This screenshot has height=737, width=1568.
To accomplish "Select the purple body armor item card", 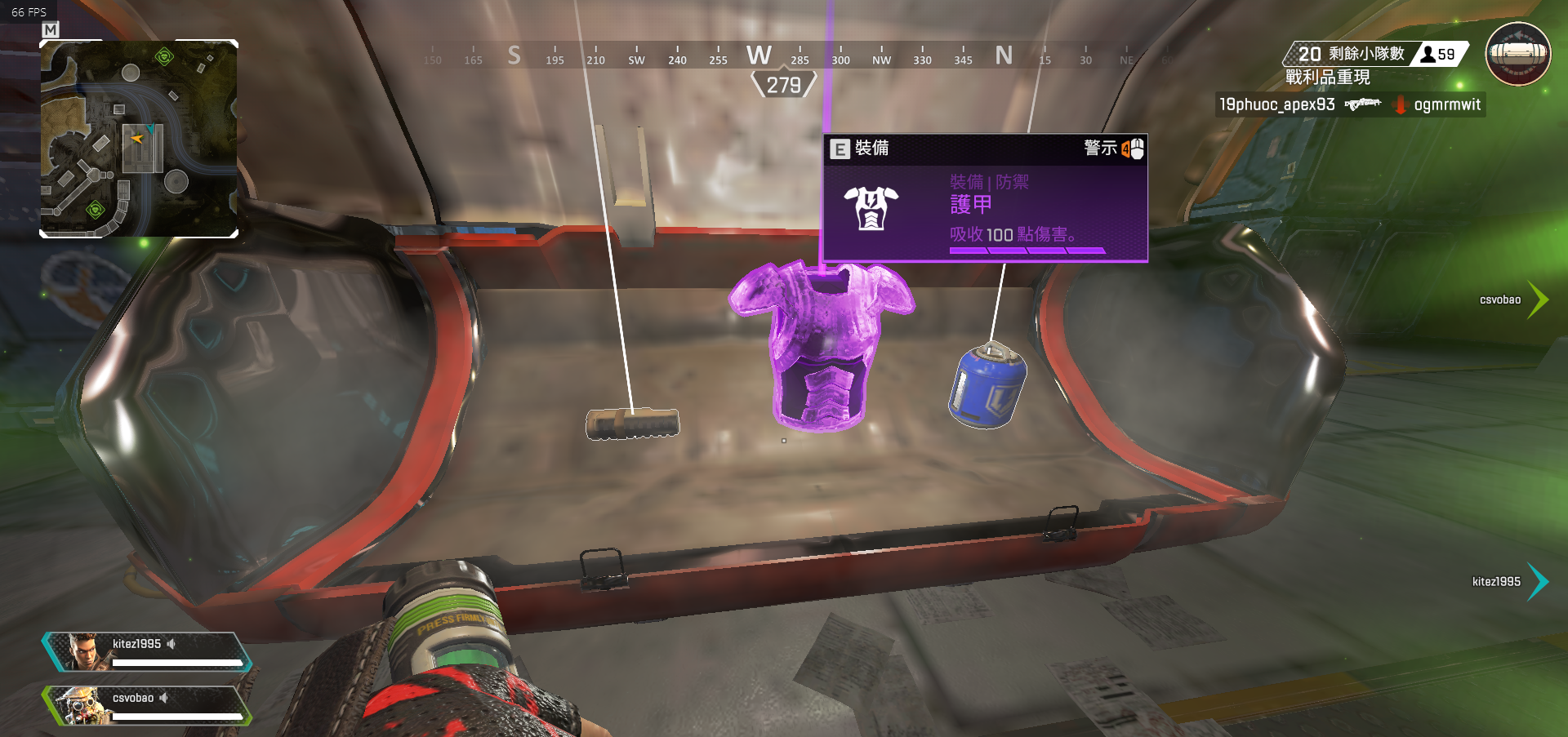I will 985,198.
